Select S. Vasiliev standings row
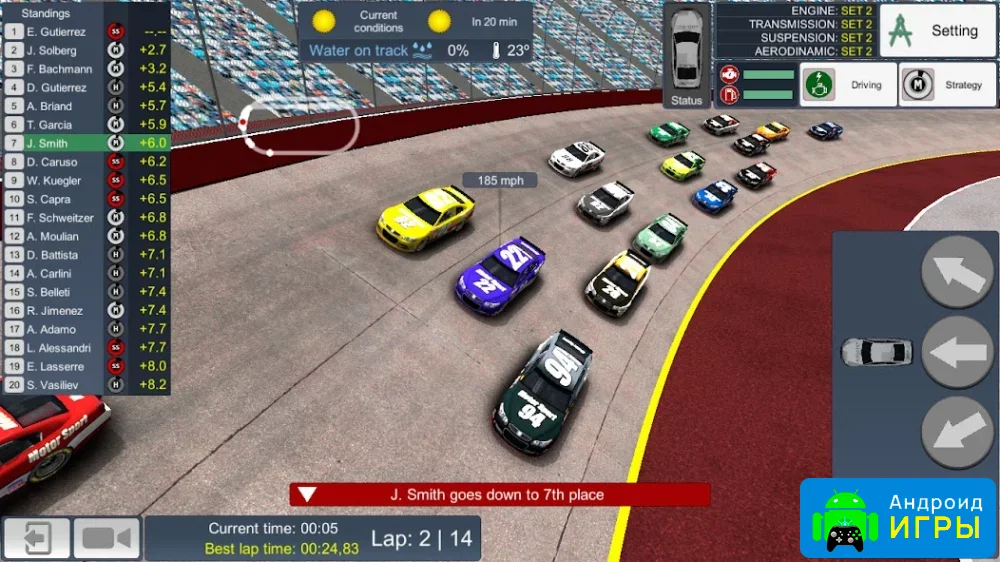Viewport: 1000px width, 562px height. tap(85, 384)
